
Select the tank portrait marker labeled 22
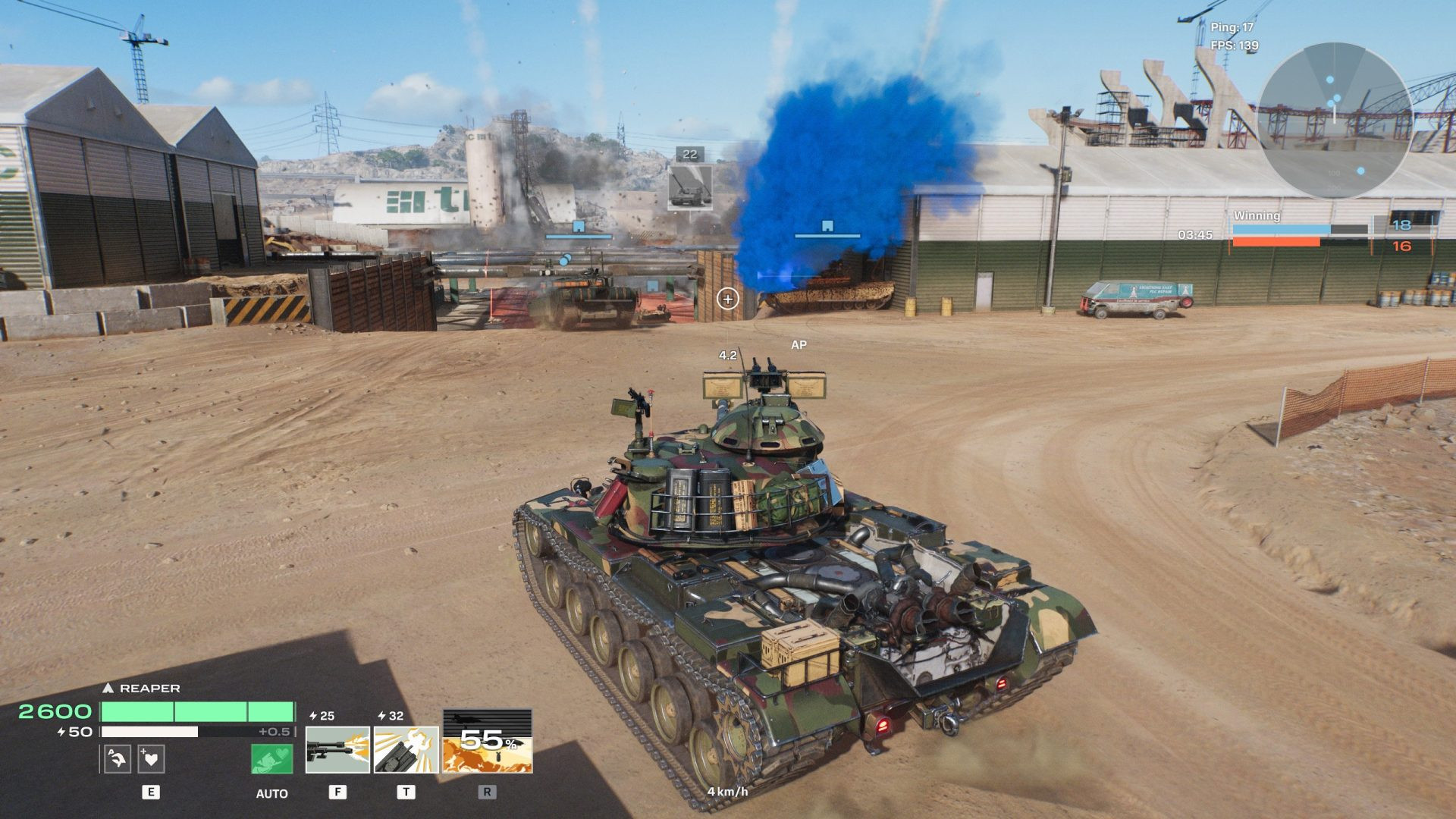[x=689, y=187]
